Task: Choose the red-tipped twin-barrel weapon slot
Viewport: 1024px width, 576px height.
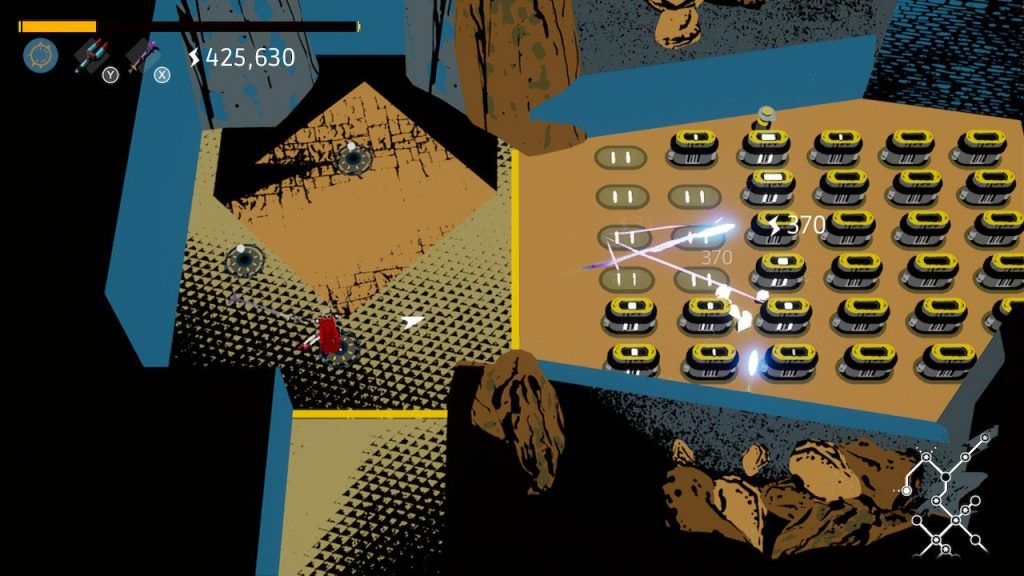Action: pyautogui.click(x=92, y=55)
